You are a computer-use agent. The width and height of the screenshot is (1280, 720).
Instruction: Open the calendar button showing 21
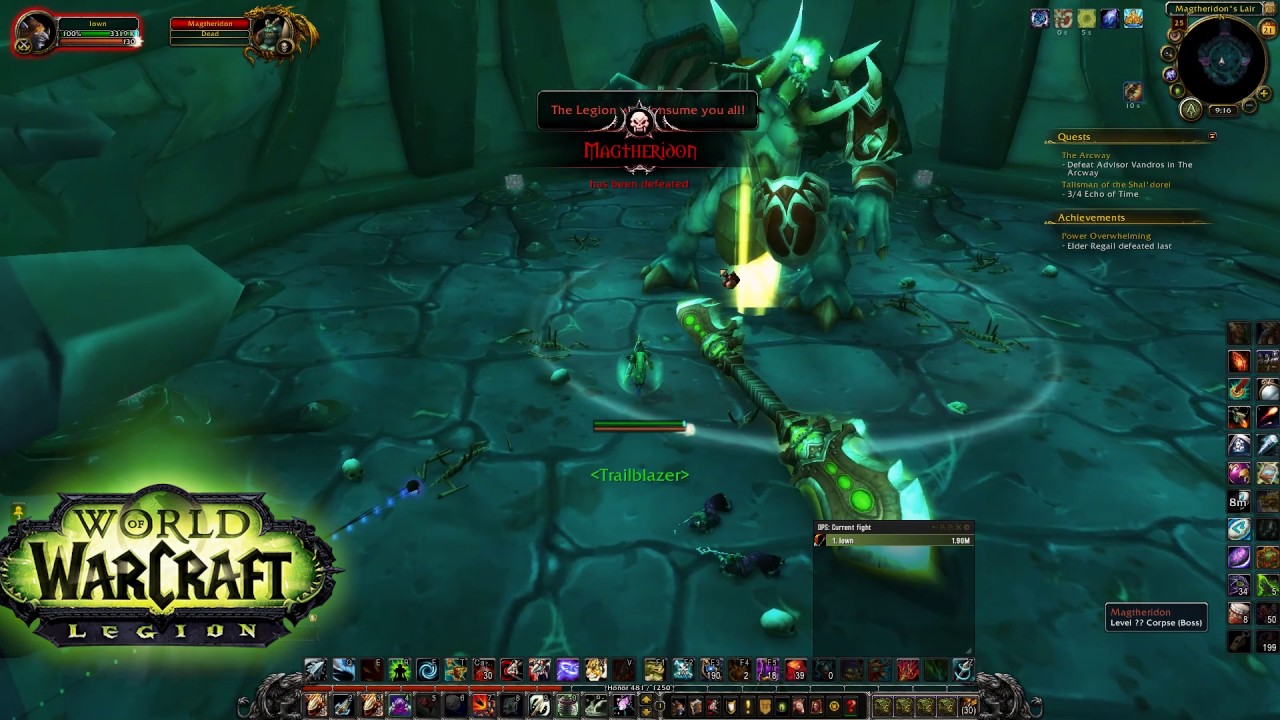coord(1269,30)
